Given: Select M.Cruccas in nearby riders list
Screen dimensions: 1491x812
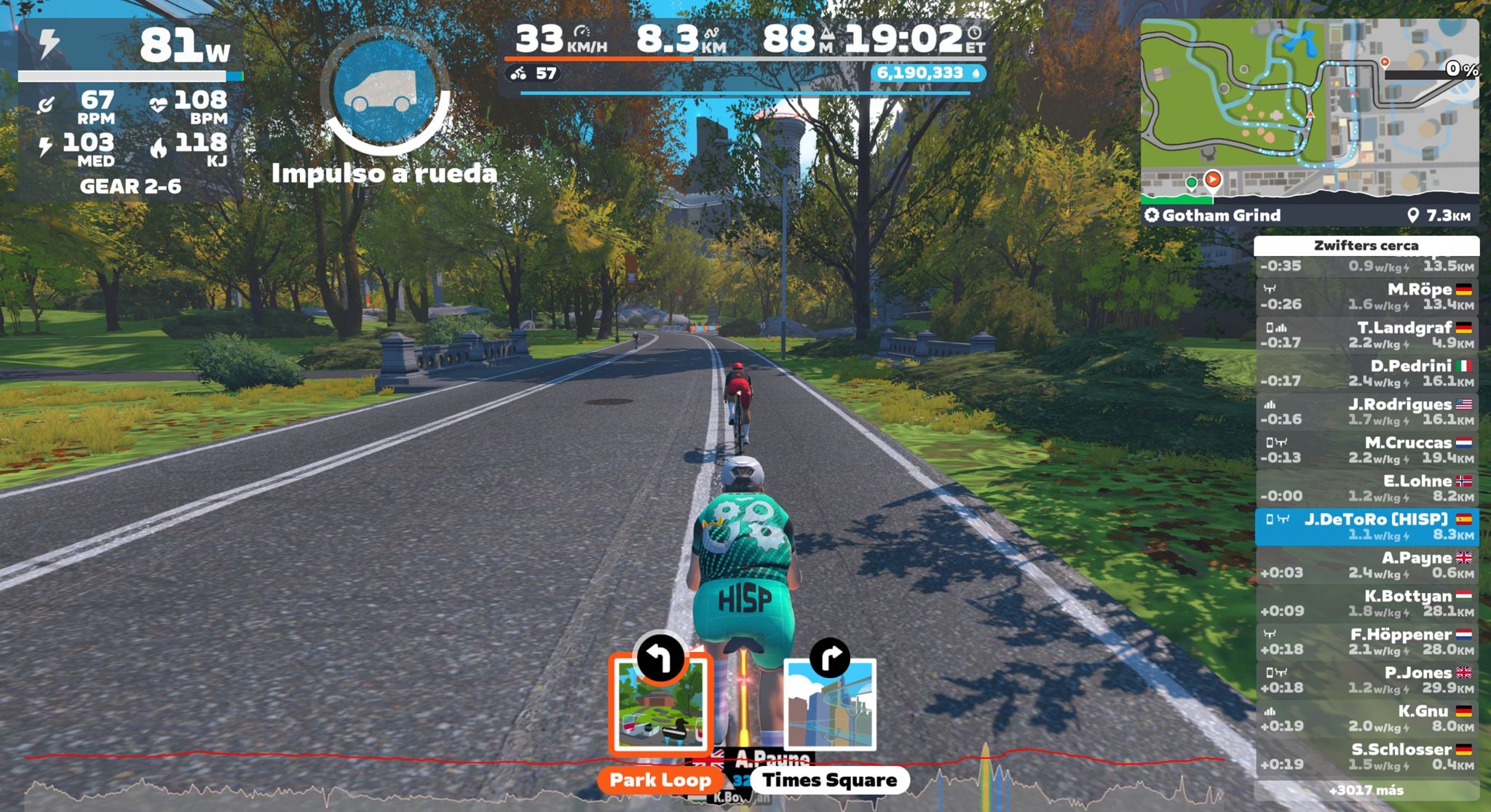Looking at the screenshot, I should point(1367,450).
